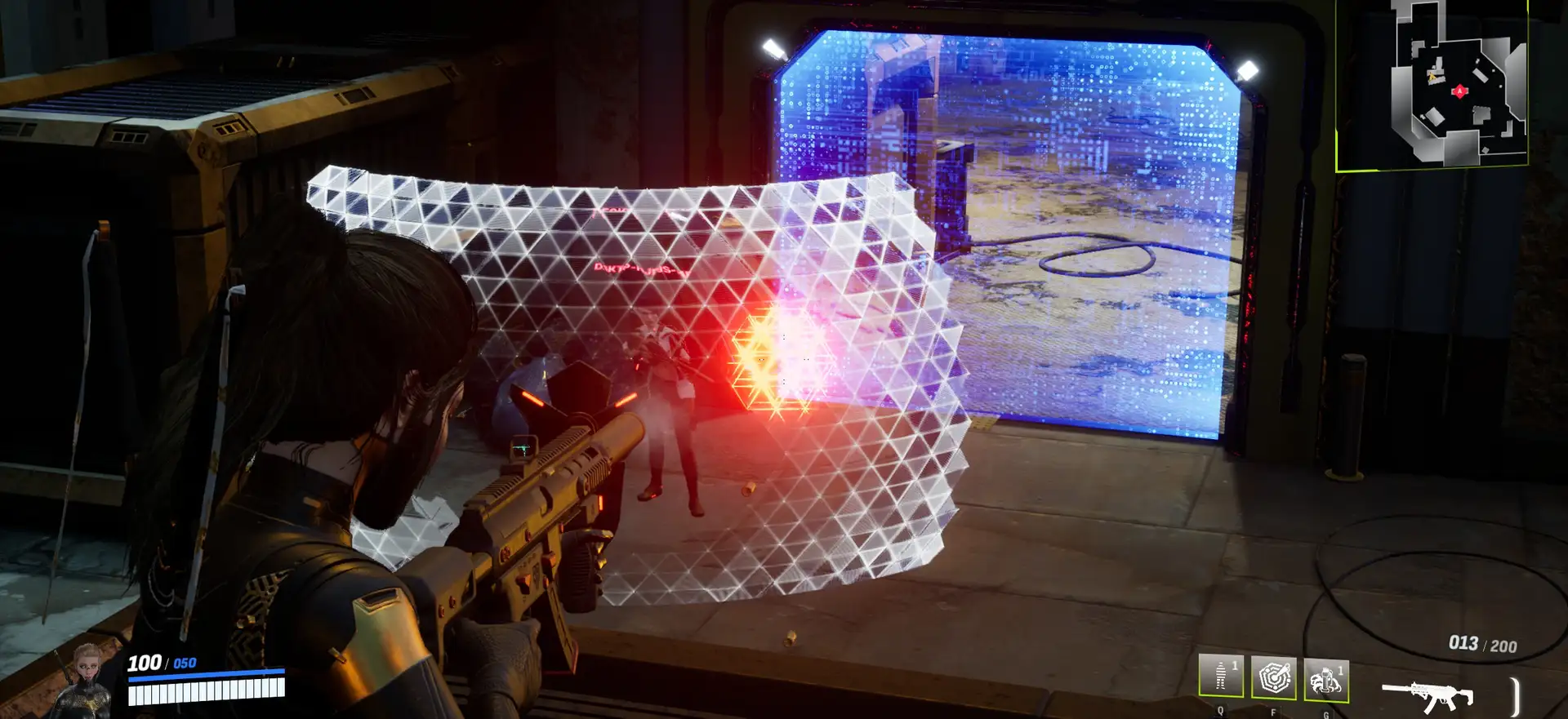Open the minimap in the corner
Viewport: 1568px width, 719px height.
[x=1432, y=85]
